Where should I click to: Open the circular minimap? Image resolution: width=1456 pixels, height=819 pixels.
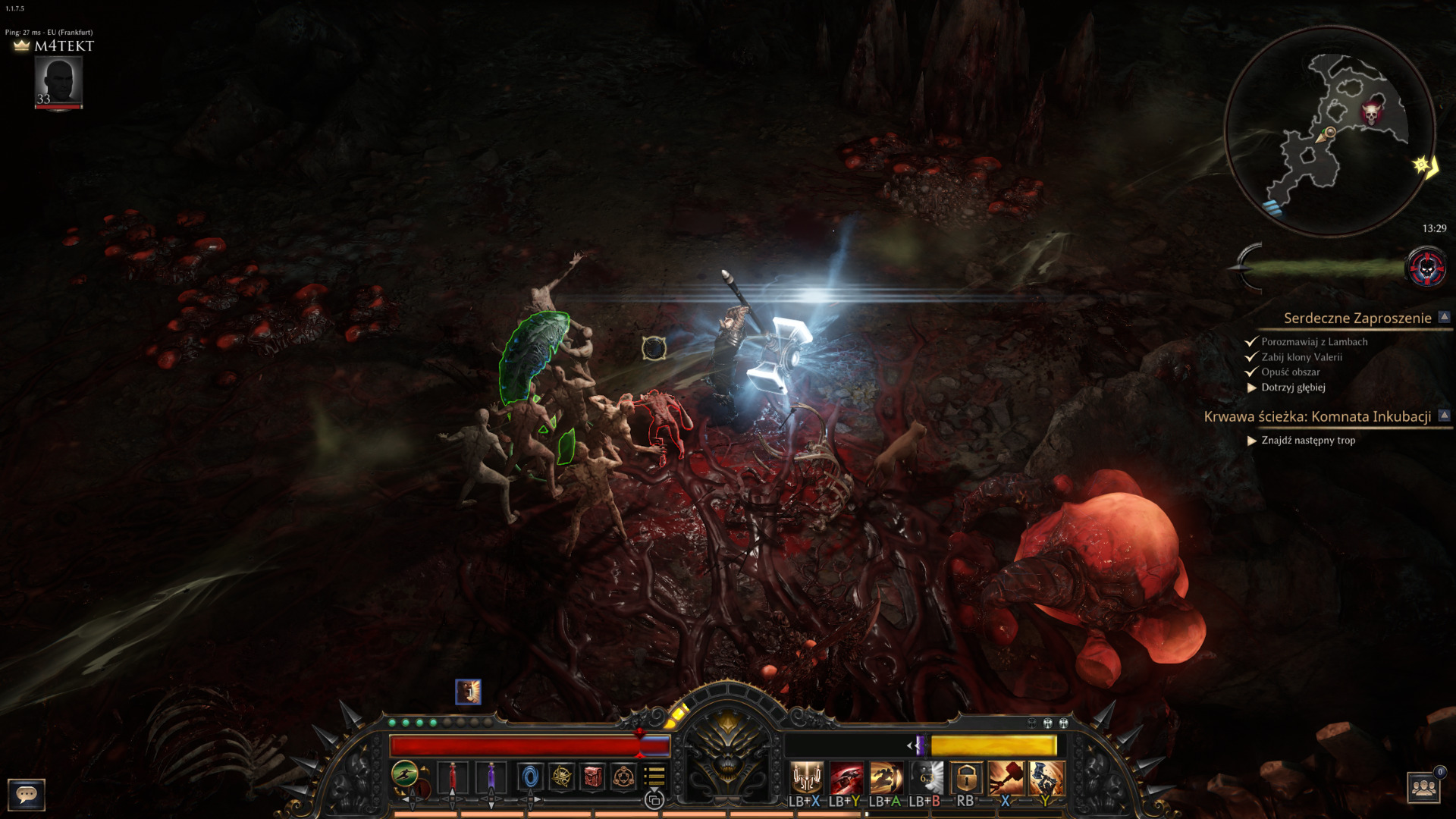coord(1329,132)
